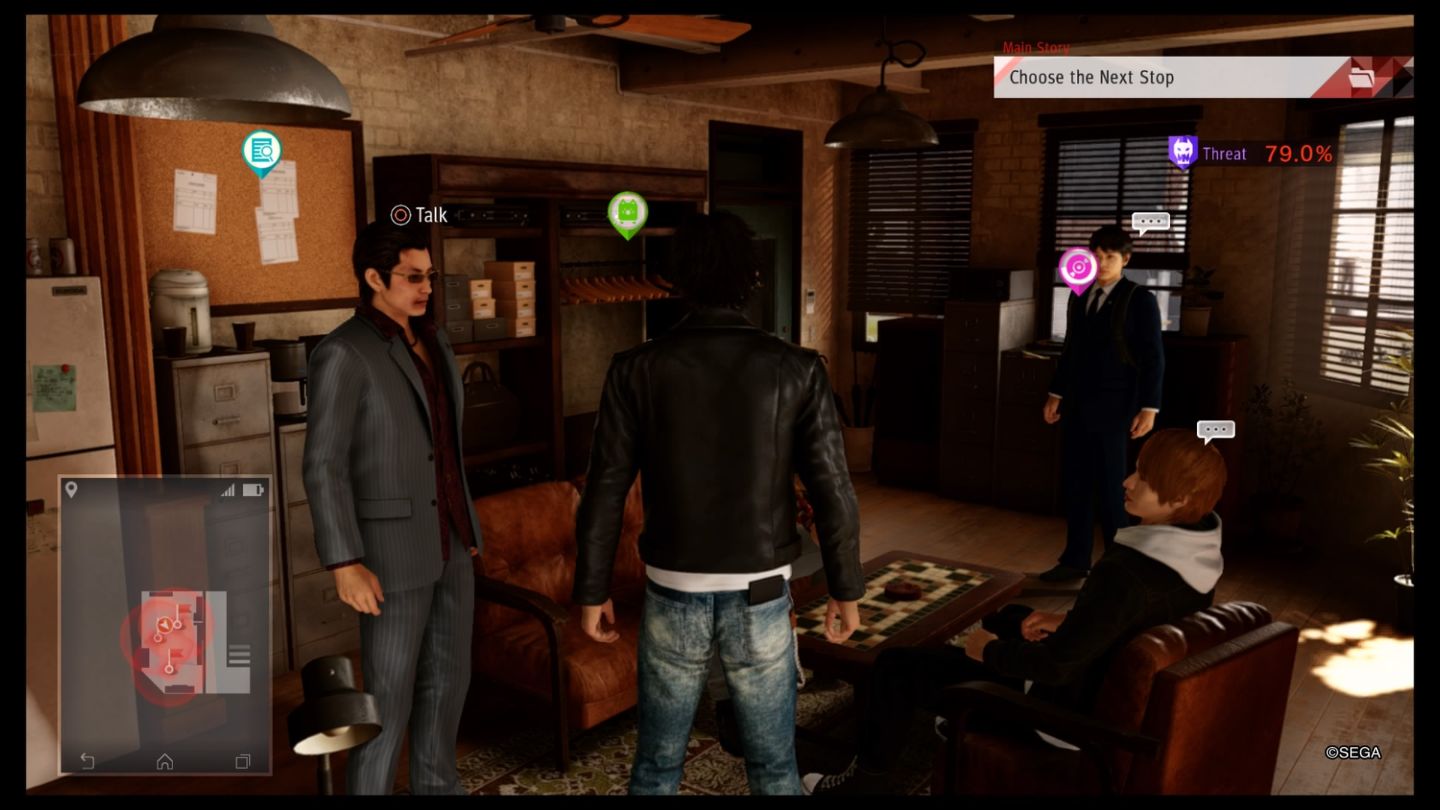Select the green smartphone app marker icon
Image resolution: width=1440 pixels, height=810 pixels.
tap(628, 213)
